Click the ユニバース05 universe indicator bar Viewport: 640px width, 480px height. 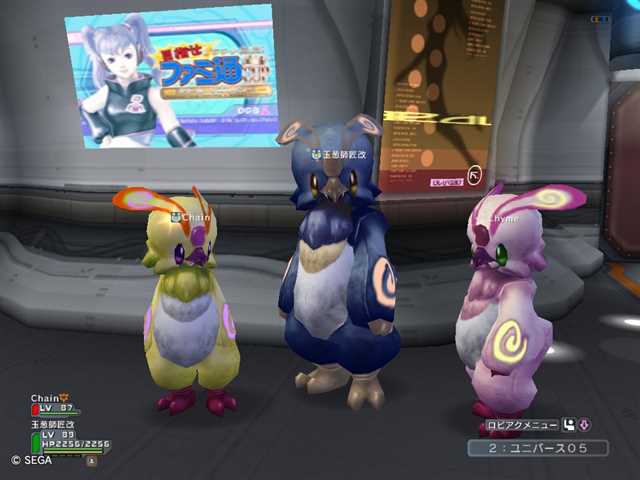coord(537,448)
